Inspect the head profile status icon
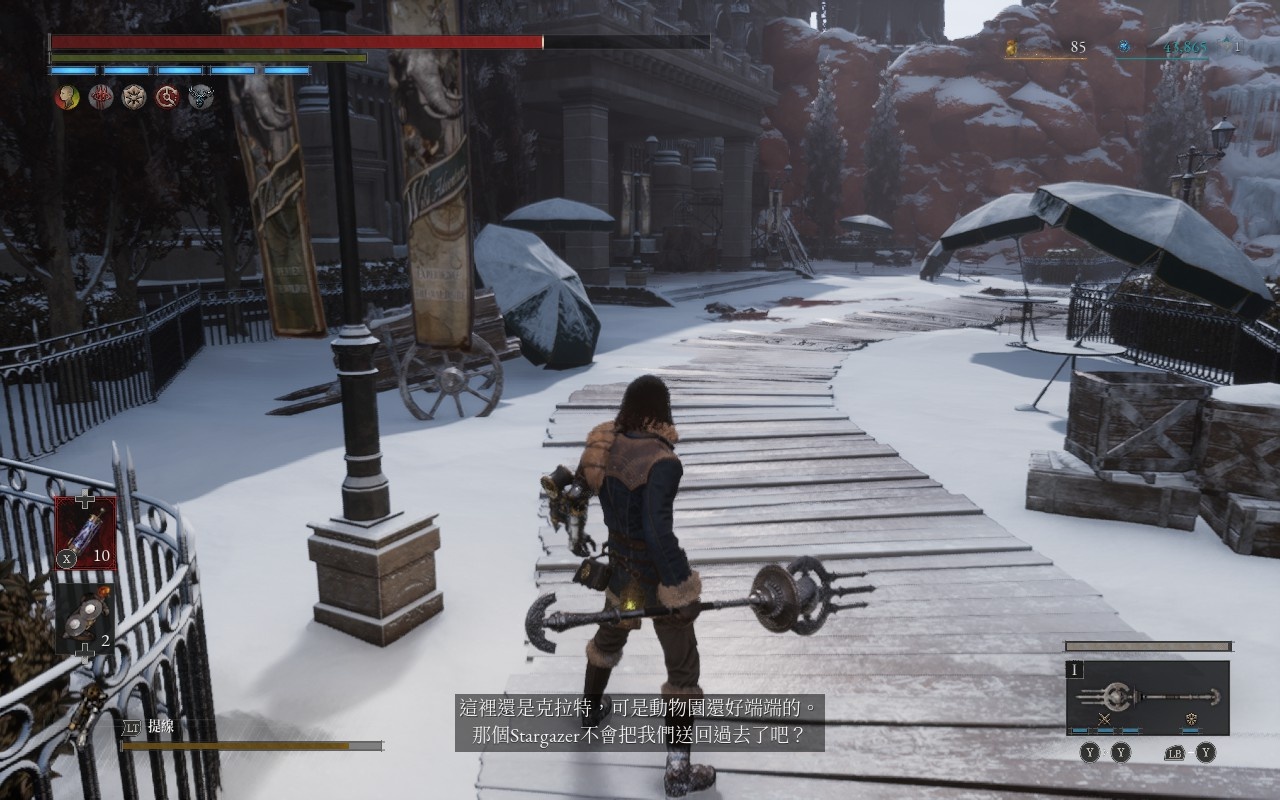1280x800 pixels. pos(67,97)
